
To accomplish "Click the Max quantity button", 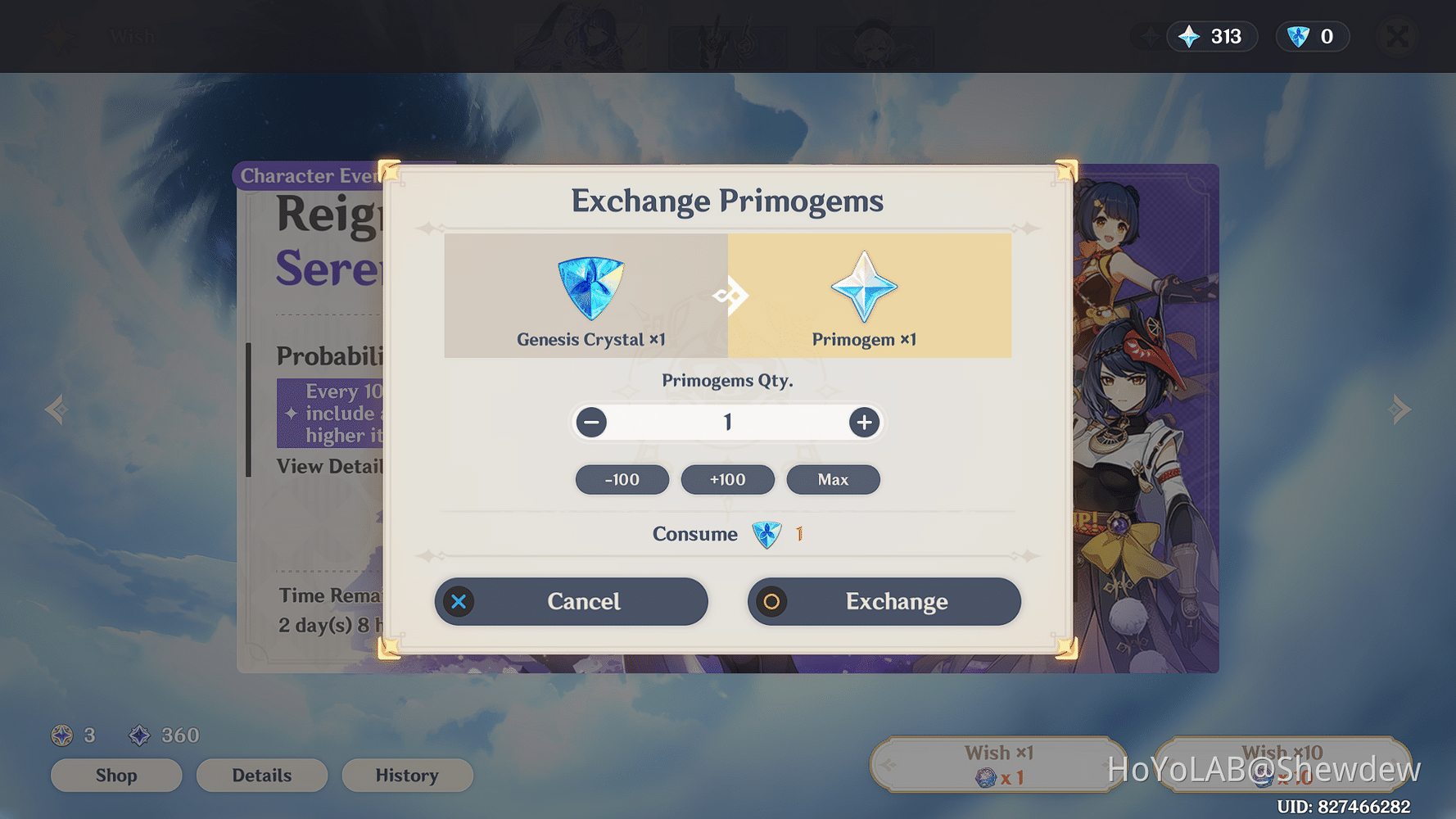I will tap(833, 479).
